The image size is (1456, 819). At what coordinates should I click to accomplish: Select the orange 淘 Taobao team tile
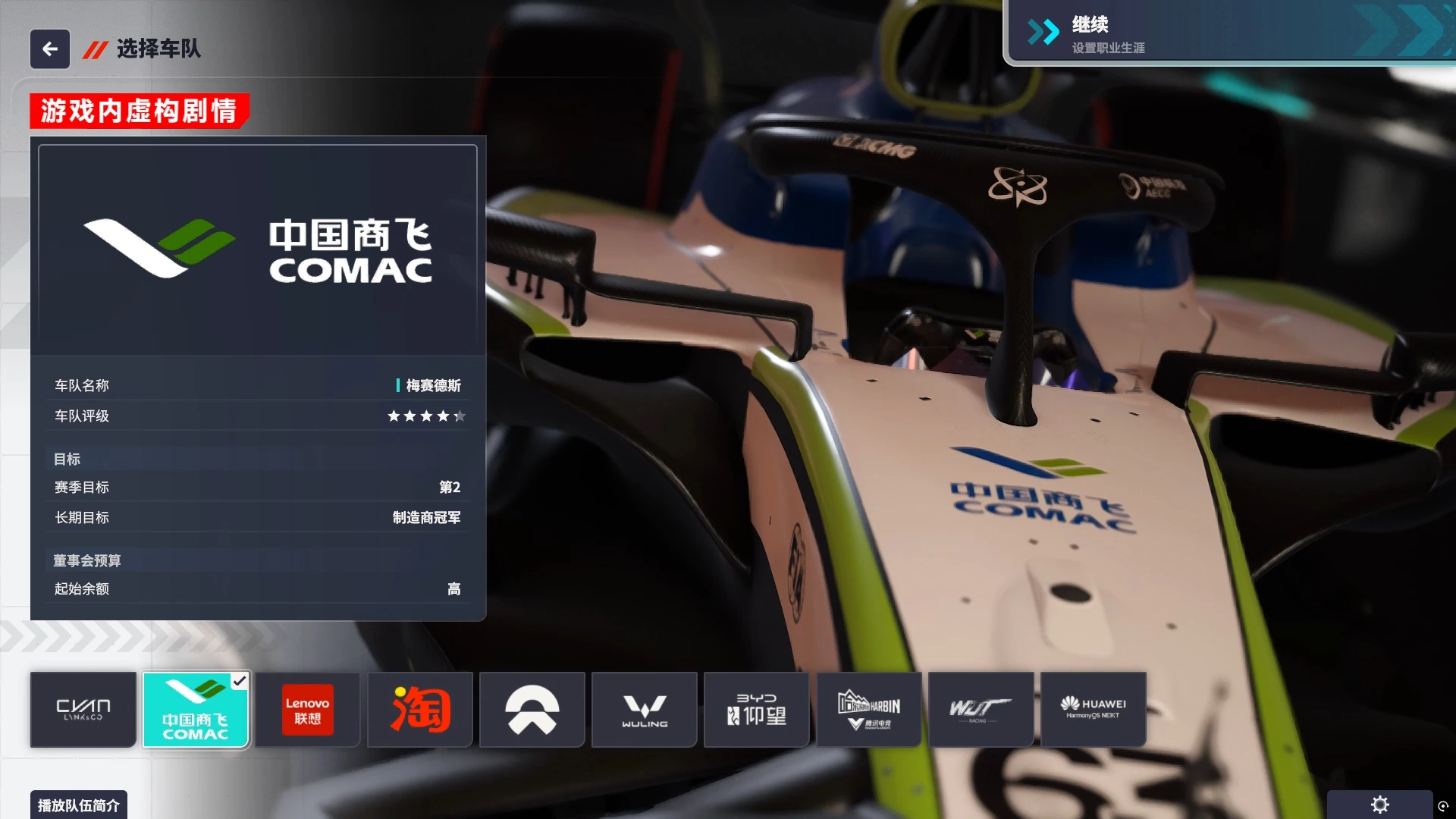point(420,710)
